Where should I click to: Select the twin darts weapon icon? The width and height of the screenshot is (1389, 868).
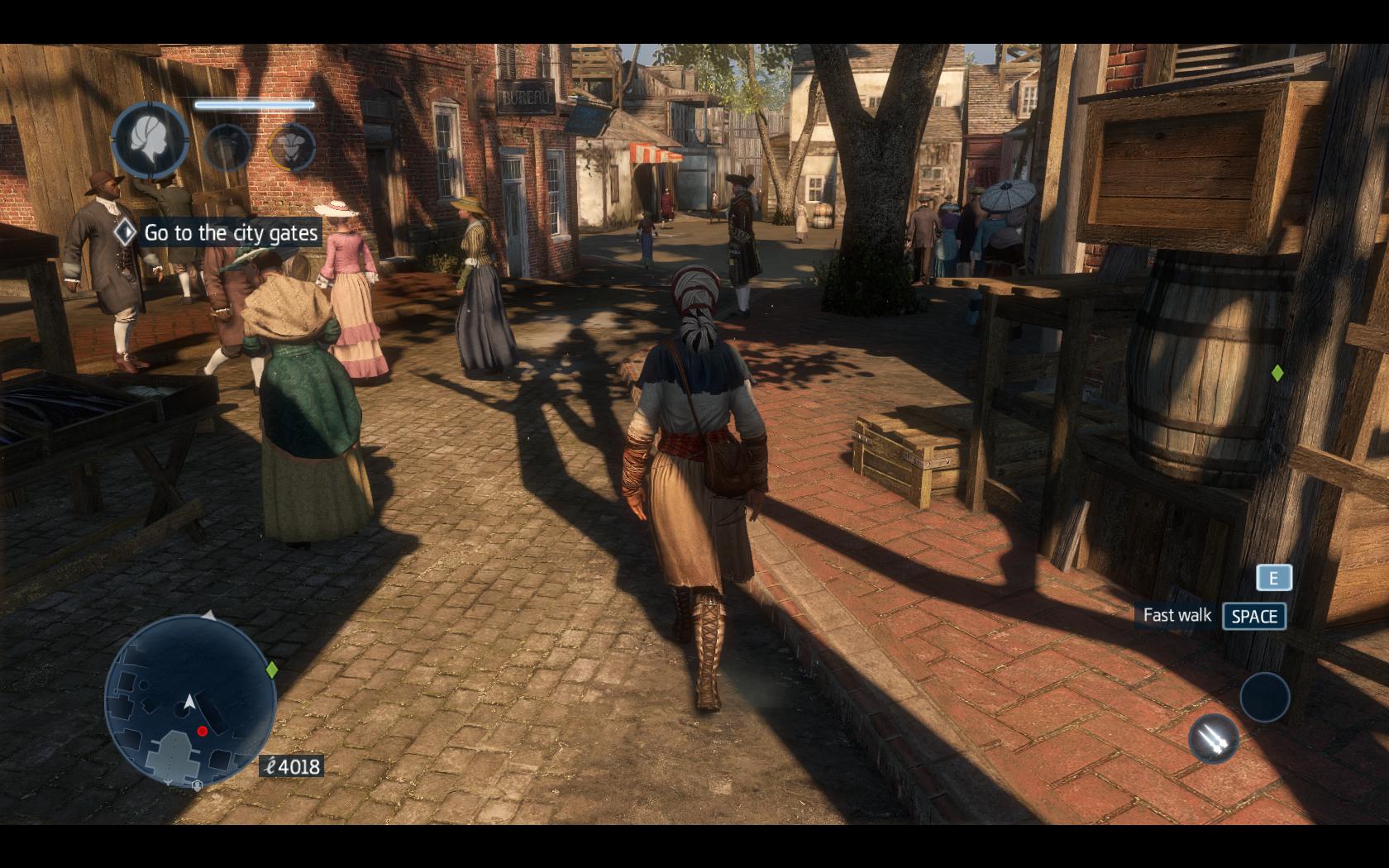pos(1214,737)
